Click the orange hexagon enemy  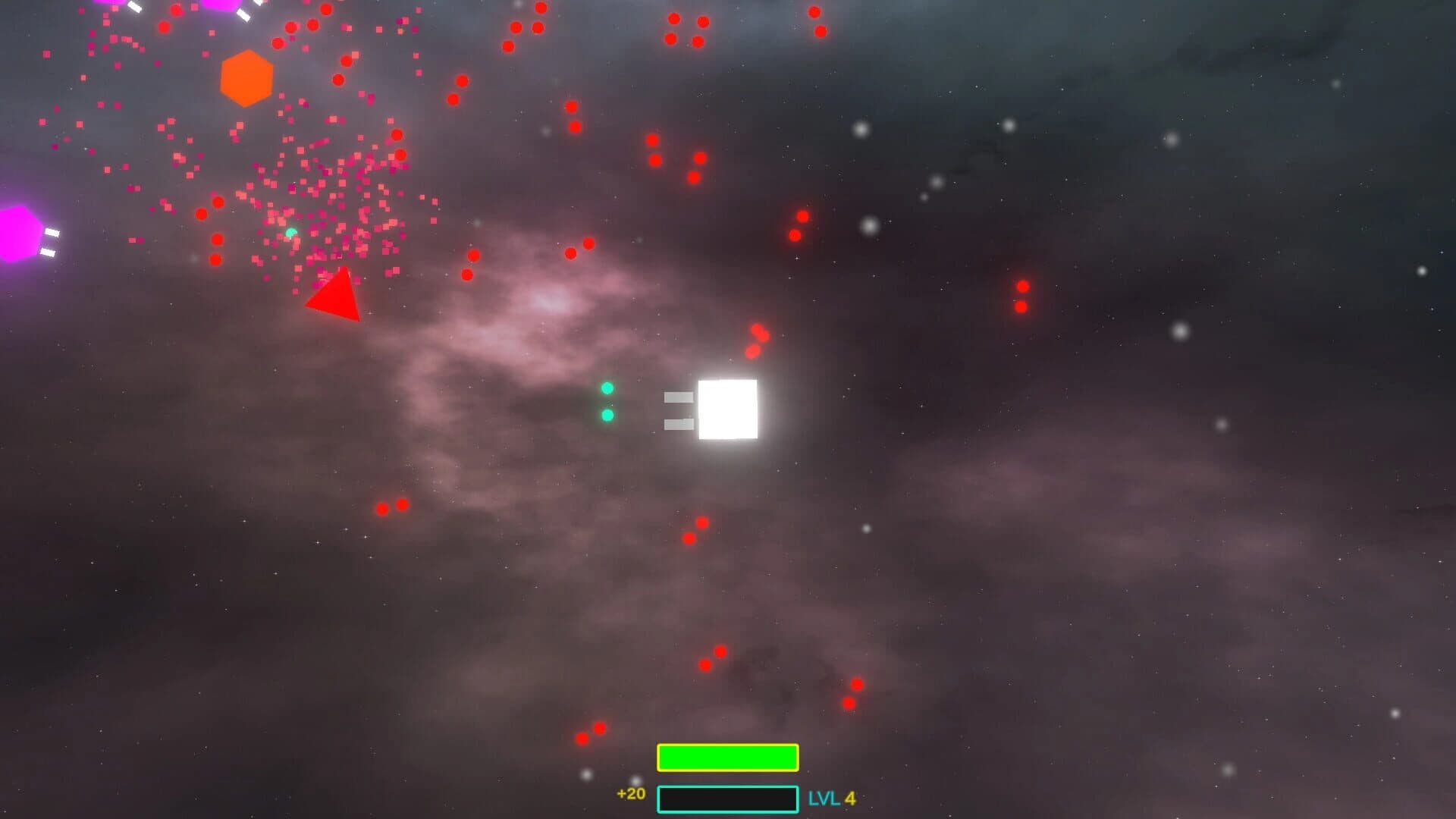(245, 78)
